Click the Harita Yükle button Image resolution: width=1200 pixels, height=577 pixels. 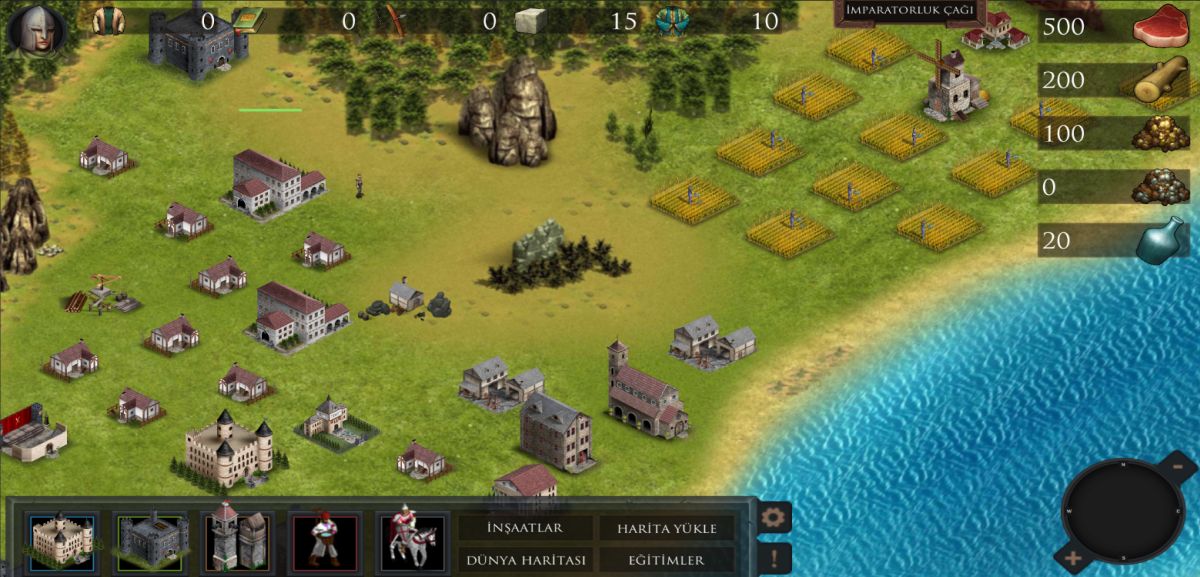click(x=667, y=527)
